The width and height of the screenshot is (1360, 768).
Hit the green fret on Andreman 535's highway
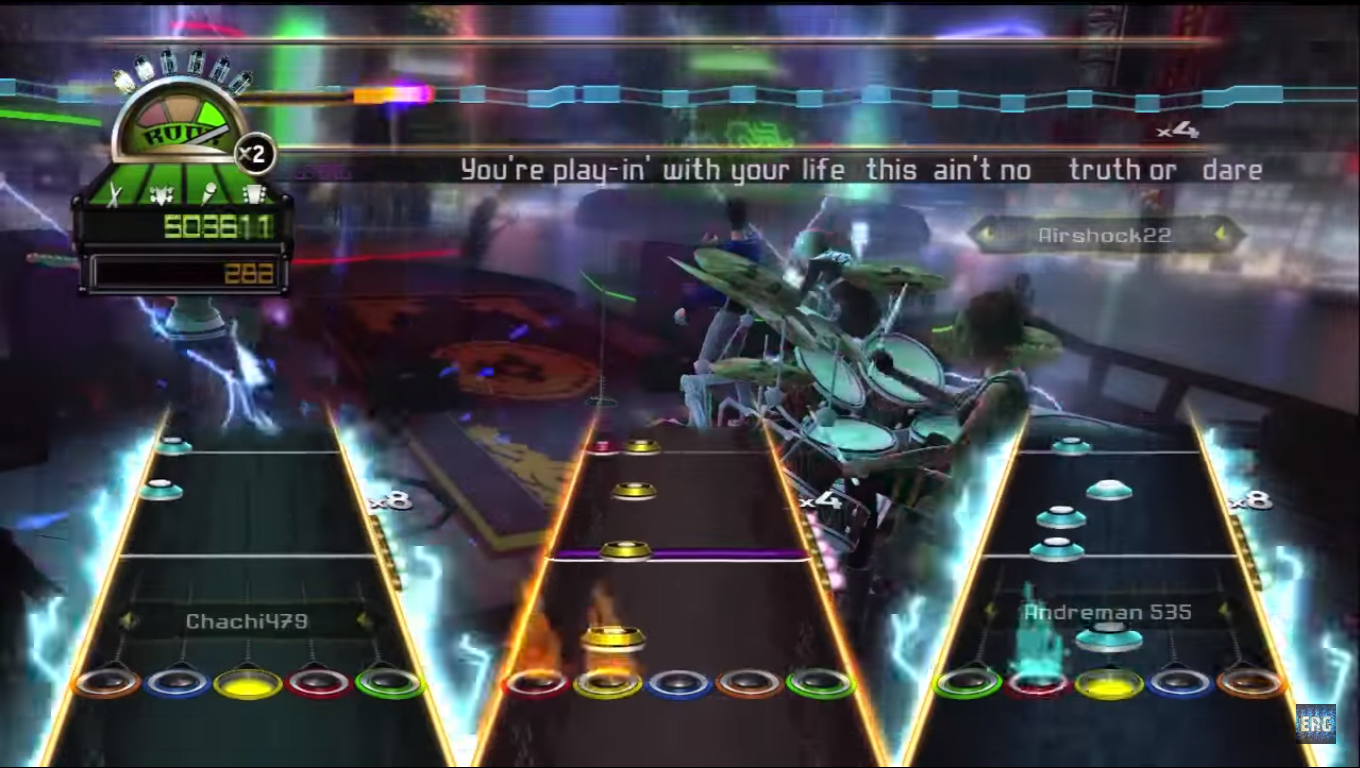click(968, 684)
